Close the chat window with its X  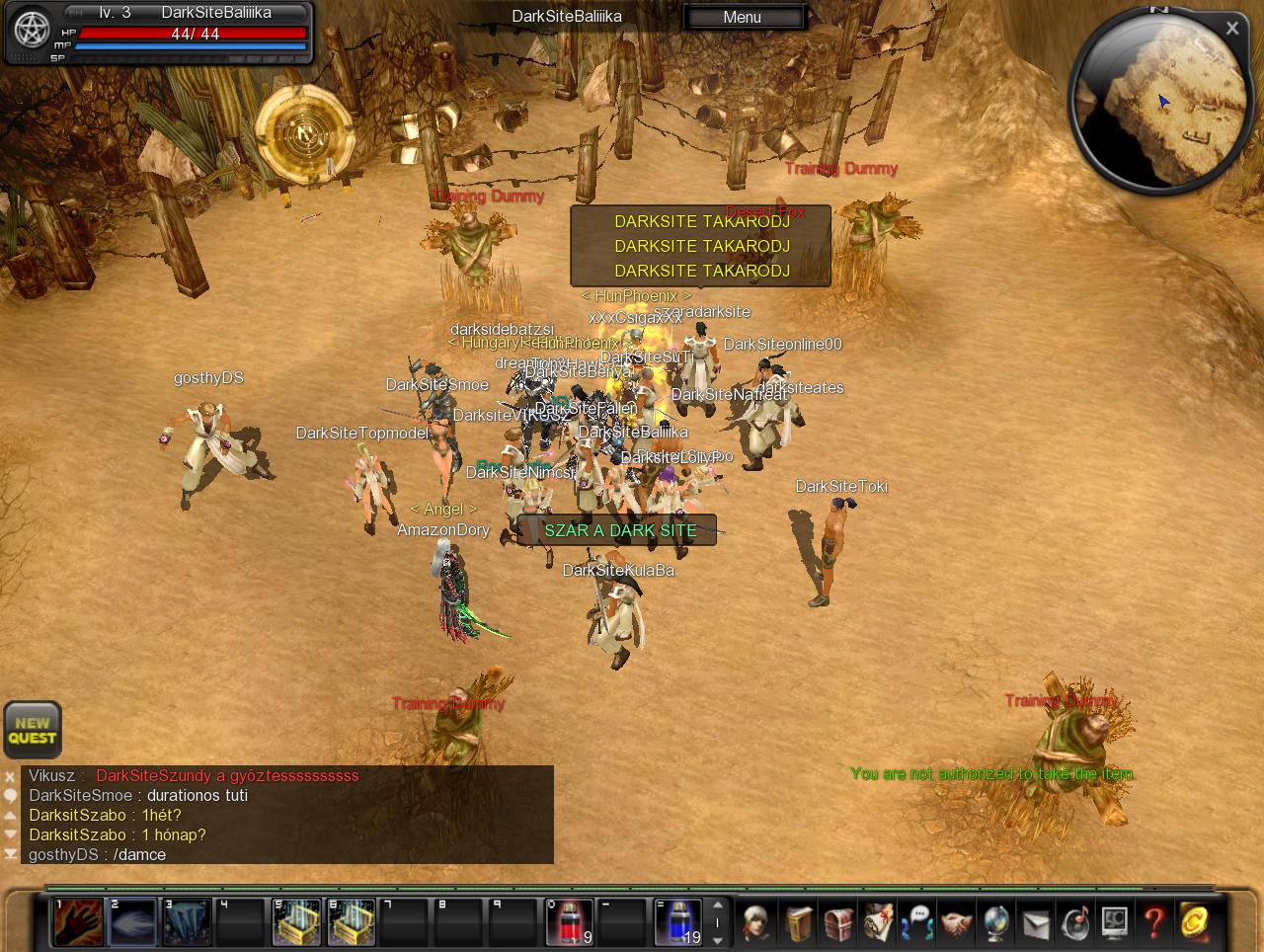tap(10, 776)
